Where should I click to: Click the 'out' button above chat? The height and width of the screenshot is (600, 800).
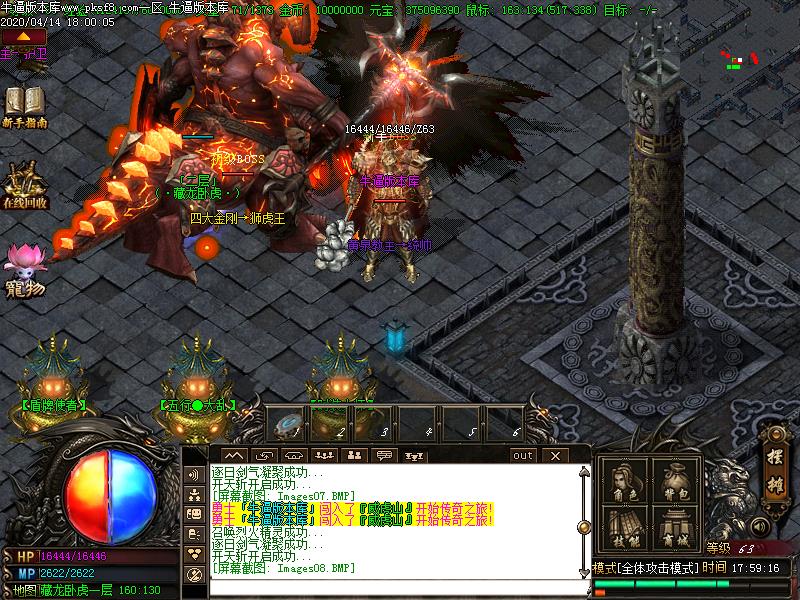coord(523,456)
